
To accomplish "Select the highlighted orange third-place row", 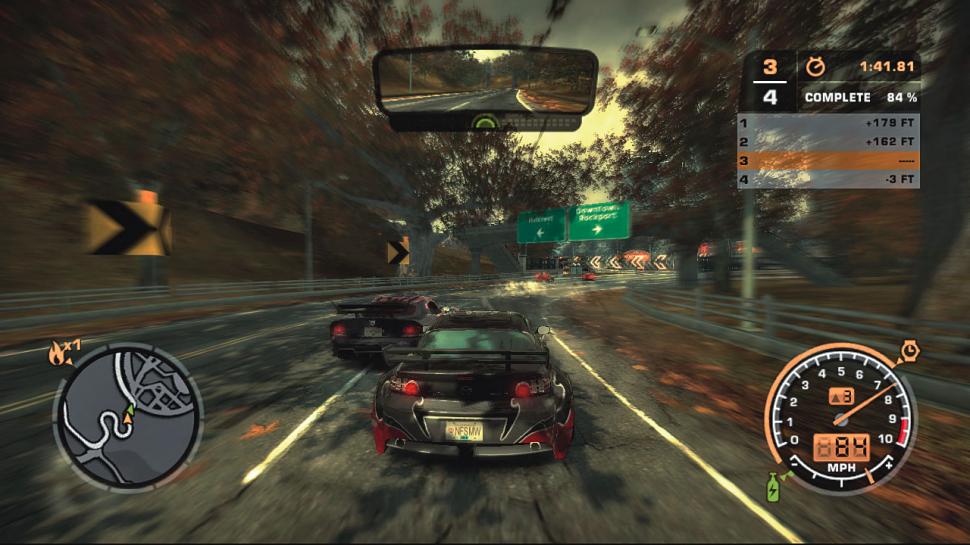I will (x=828, y=161).
